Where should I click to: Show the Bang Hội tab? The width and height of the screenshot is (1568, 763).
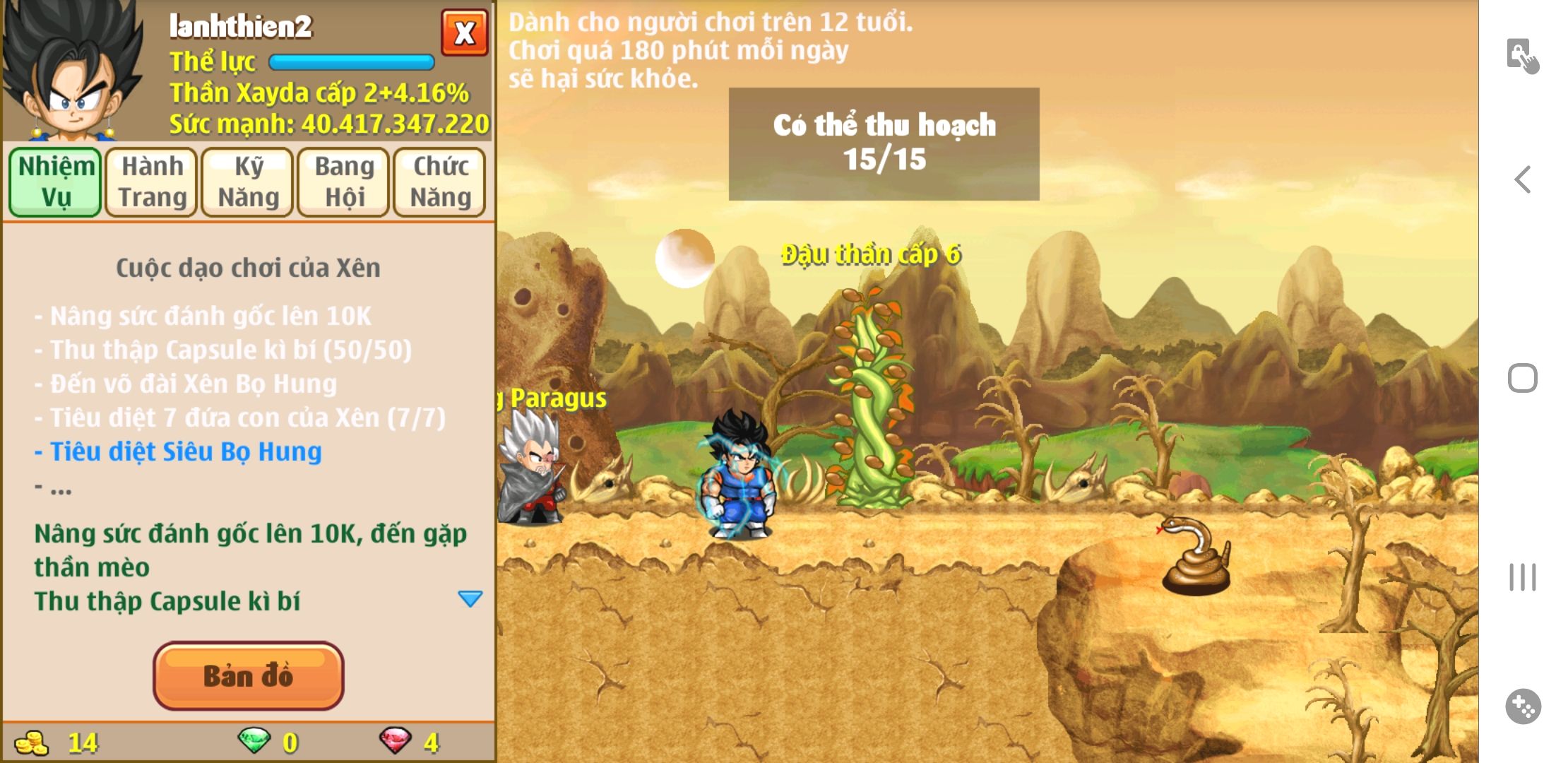(x=344, y=182)
